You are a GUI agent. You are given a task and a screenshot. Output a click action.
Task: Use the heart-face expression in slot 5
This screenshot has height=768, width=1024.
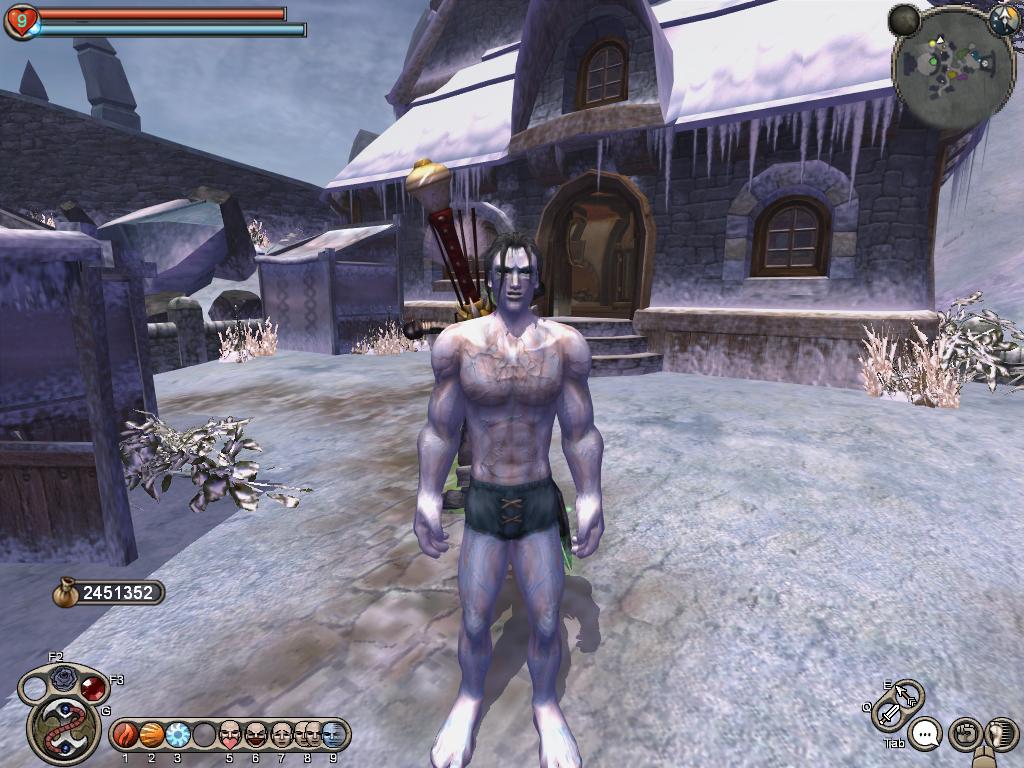[x=230, y=735]
